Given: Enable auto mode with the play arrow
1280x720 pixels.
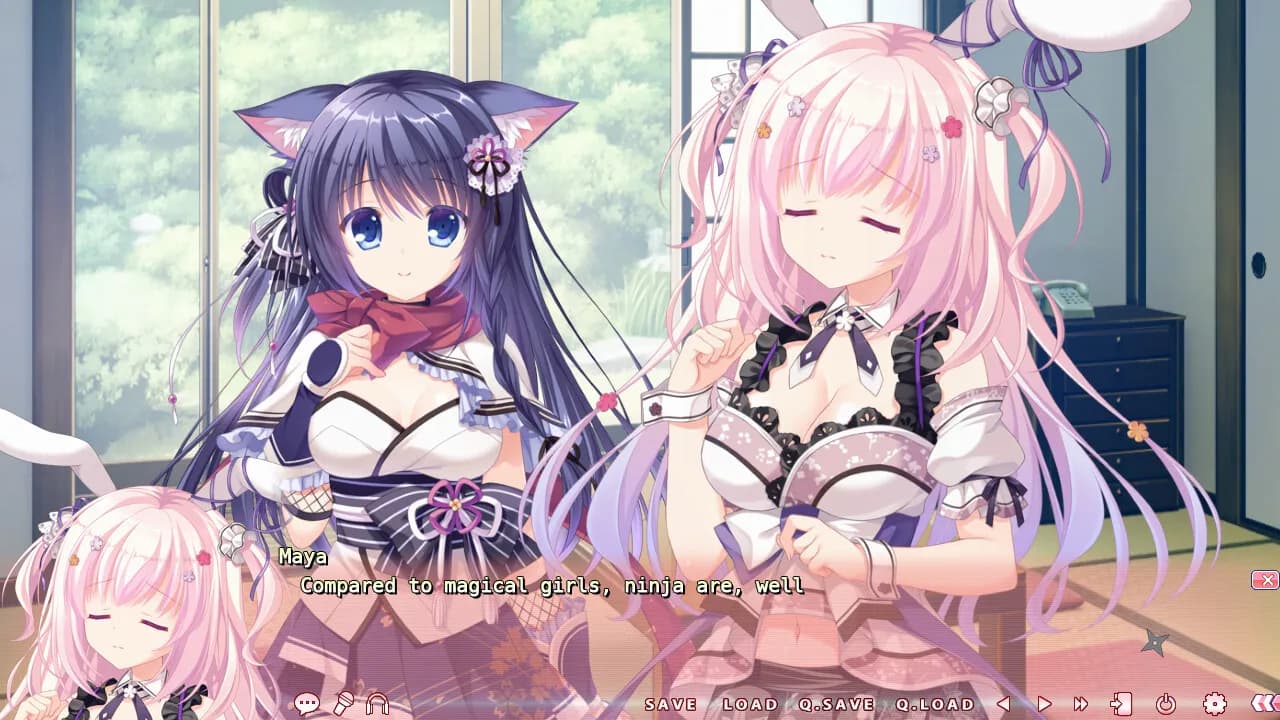Looking at the screenshot, I should click(1046, 703).
